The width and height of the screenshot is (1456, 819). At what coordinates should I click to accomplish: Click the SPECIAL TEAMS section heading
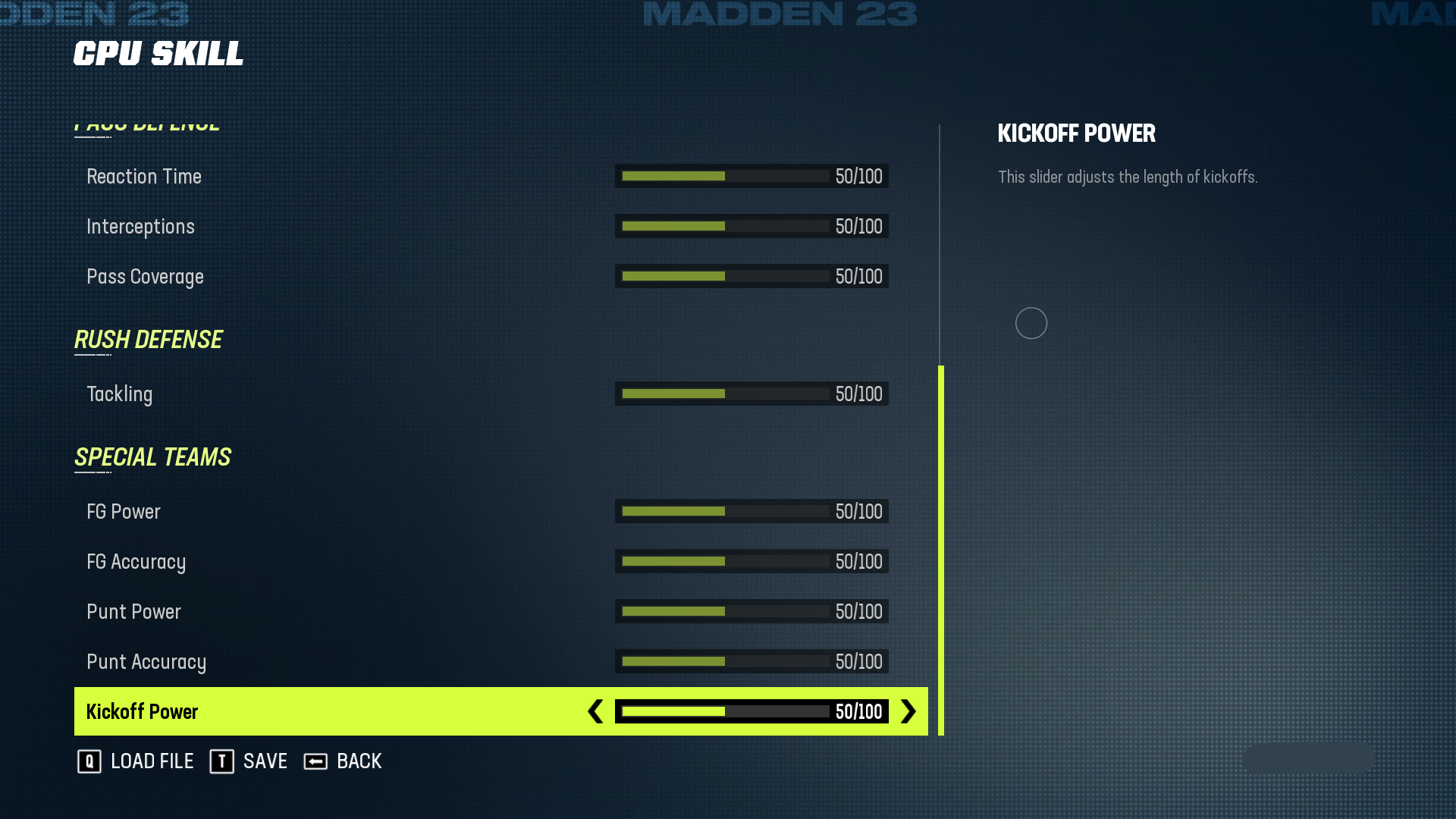coord(152,457)
